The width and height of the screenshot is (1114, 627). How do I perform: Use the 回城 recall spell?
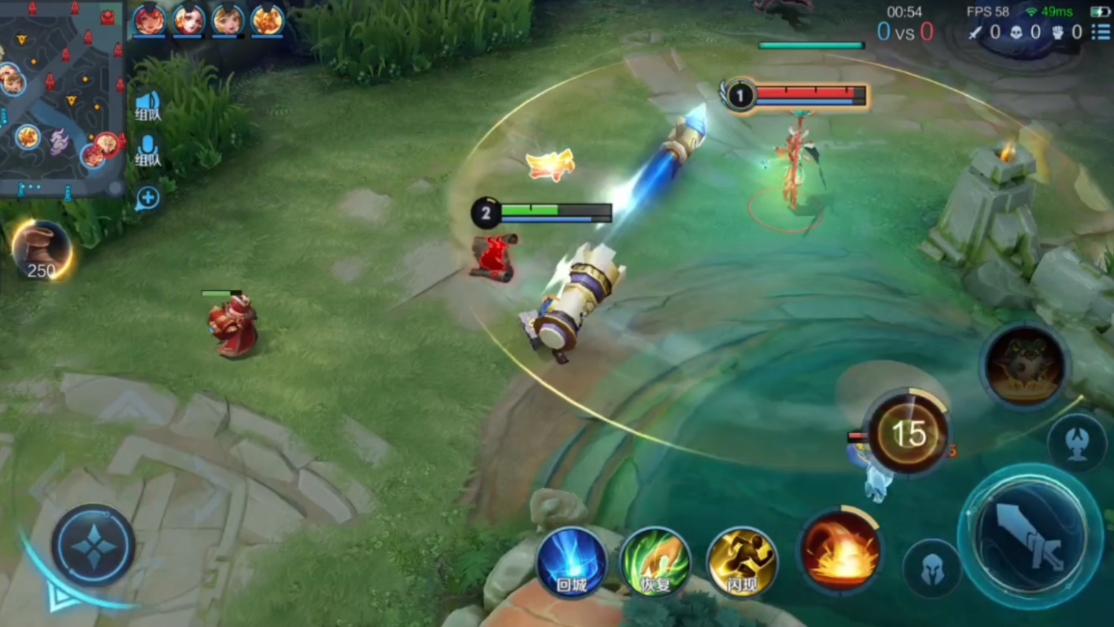pyautogui.click(x=572, y=562)
